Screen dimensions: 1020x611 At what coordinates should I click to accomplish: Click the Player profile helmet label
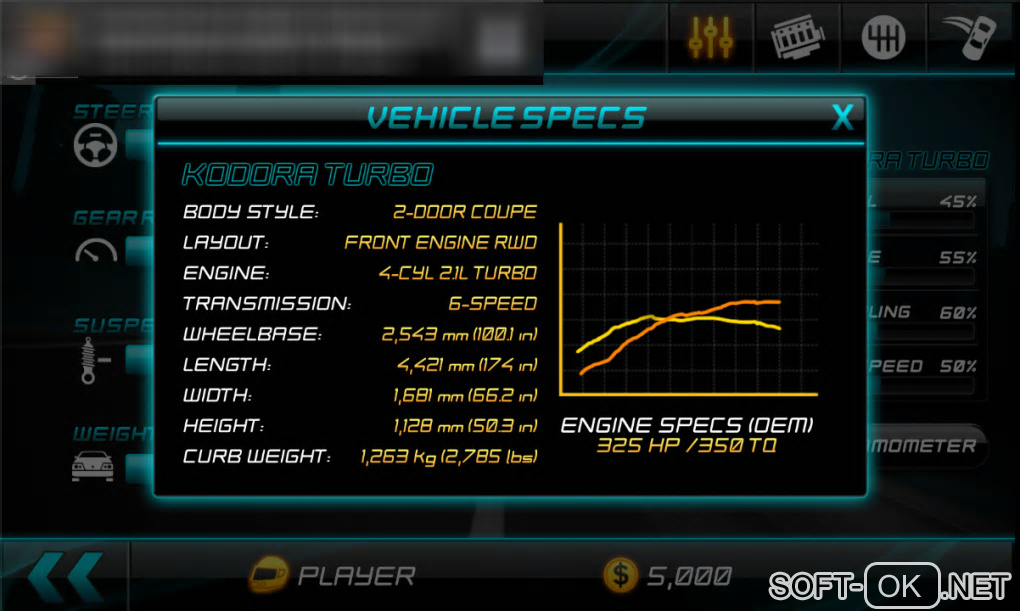332,575
